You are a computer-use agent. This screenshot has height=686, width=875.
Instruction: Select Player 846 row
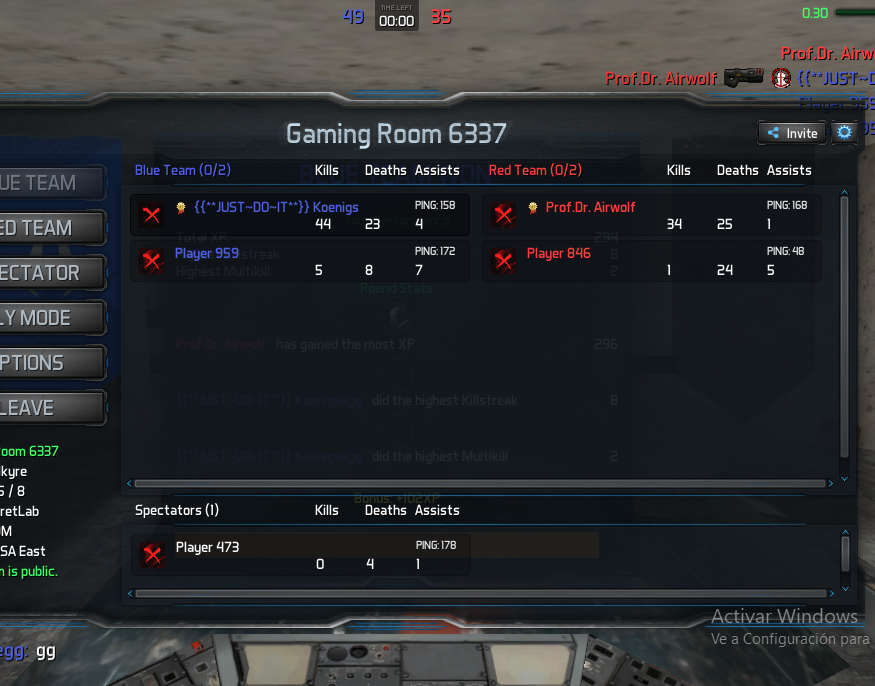click(652, 261)
